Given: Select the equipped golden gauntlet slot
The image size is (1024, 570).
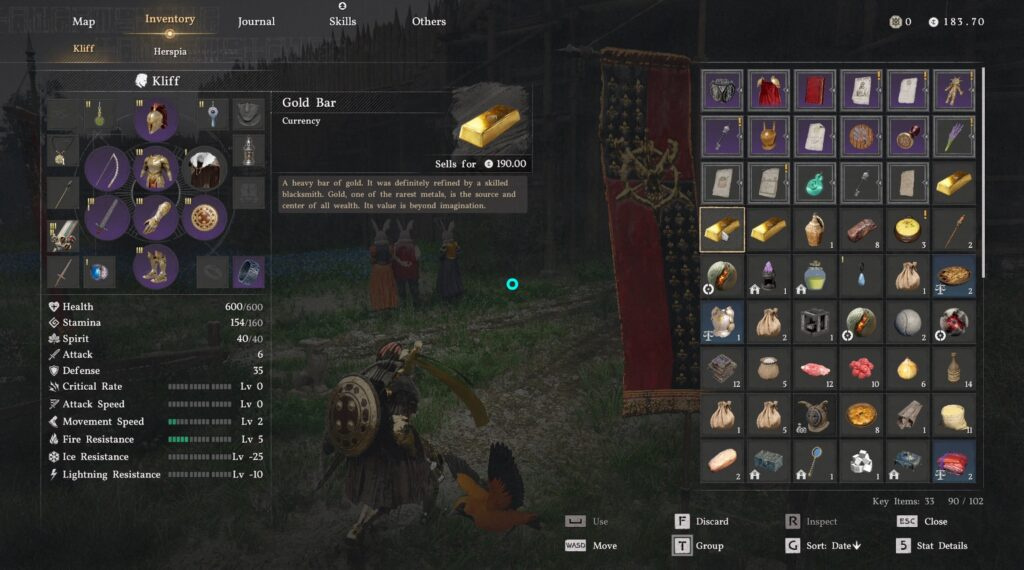Looking at the screenshot, I should click(156, 217).
